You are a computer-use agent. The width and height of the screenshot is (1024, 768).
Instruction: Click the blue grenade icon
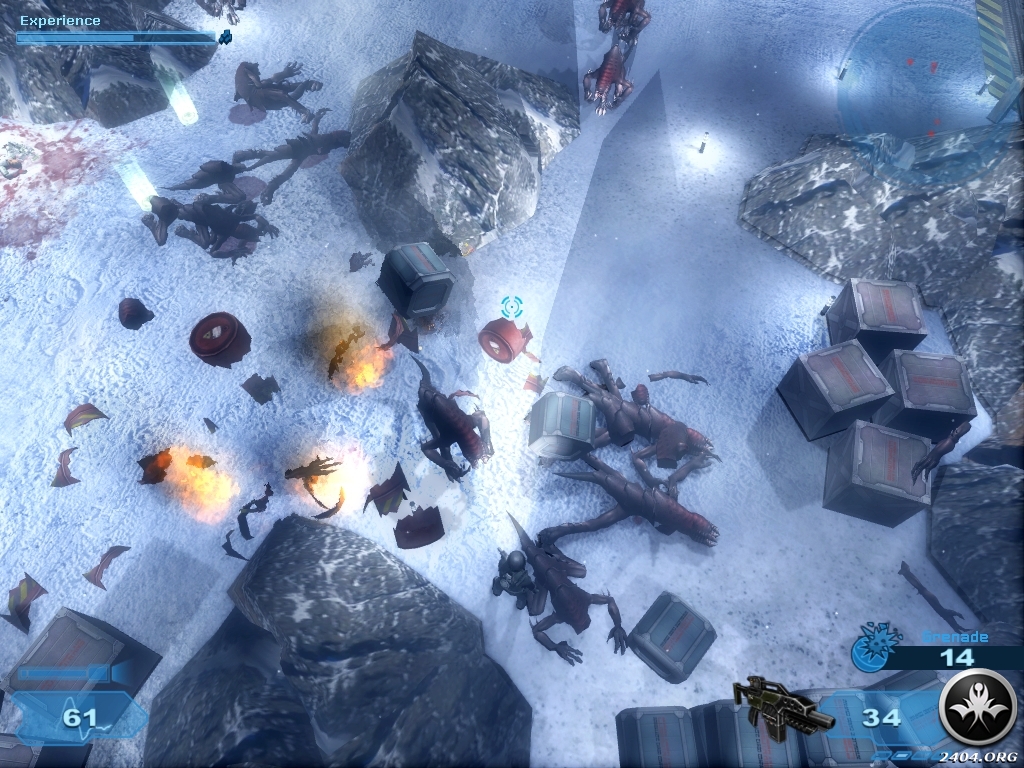[x=869, y=650]
